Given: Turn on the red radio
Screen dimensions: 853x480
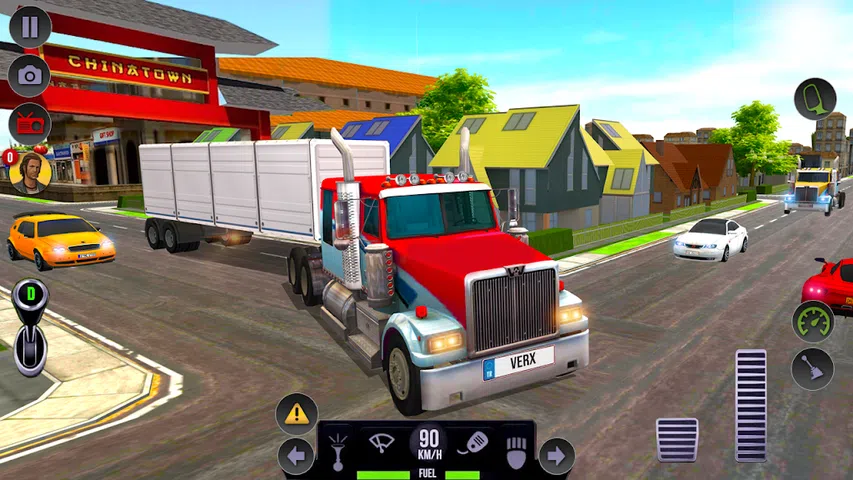Looking at the screenshot, I should [x=30, y=124].
